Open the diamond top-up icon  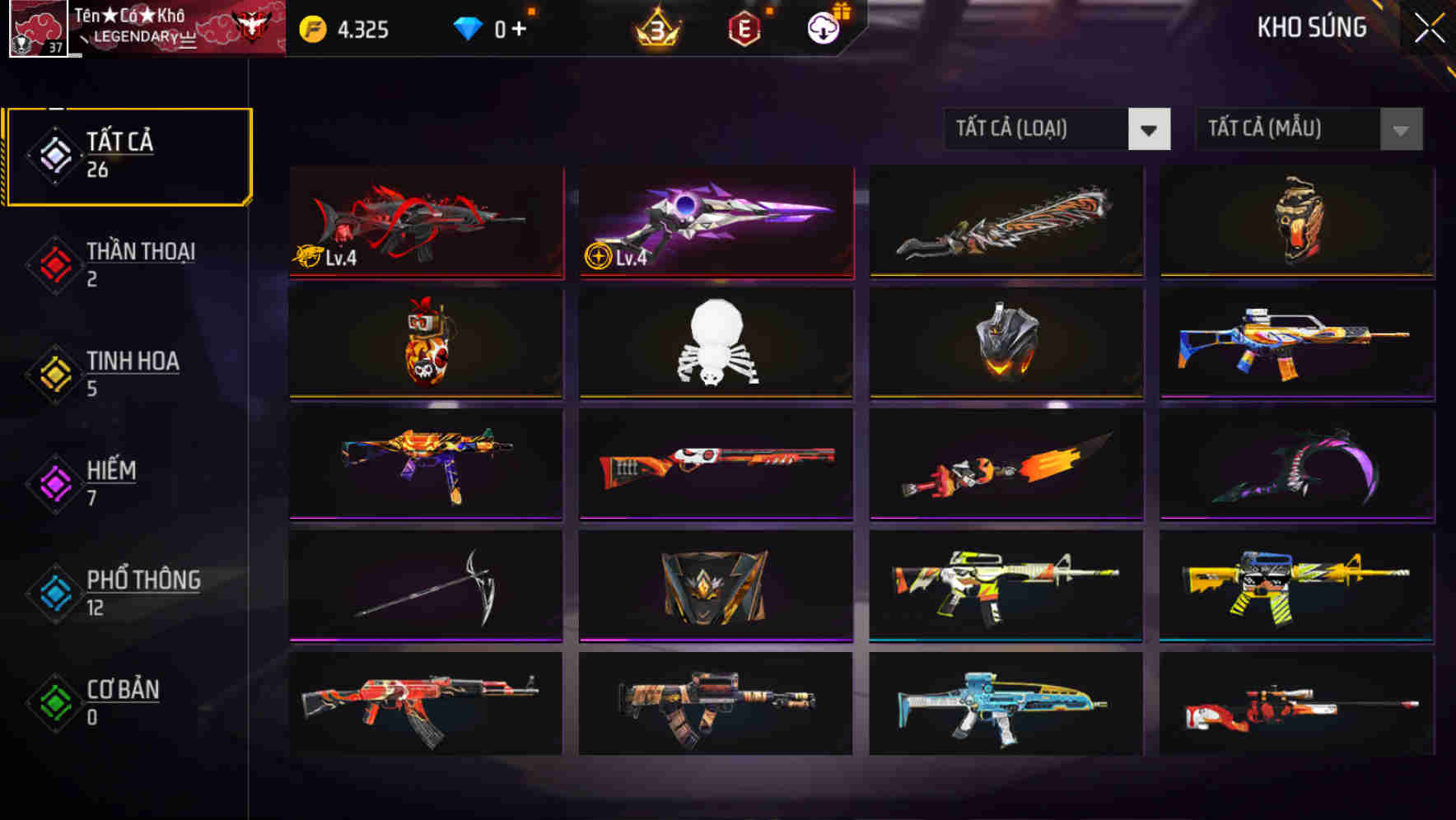(469, 27)
